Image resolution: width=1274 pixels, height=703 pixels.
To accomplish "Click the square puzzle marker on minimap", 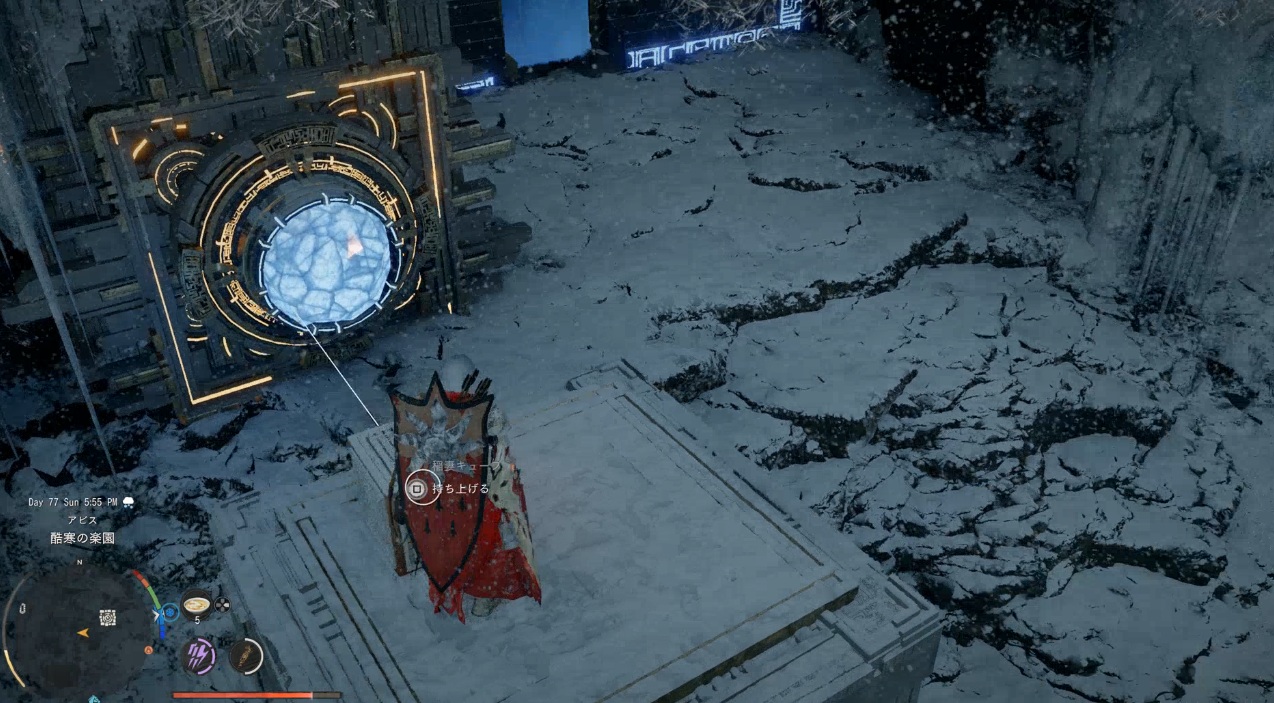I will (x=107, y=617).
